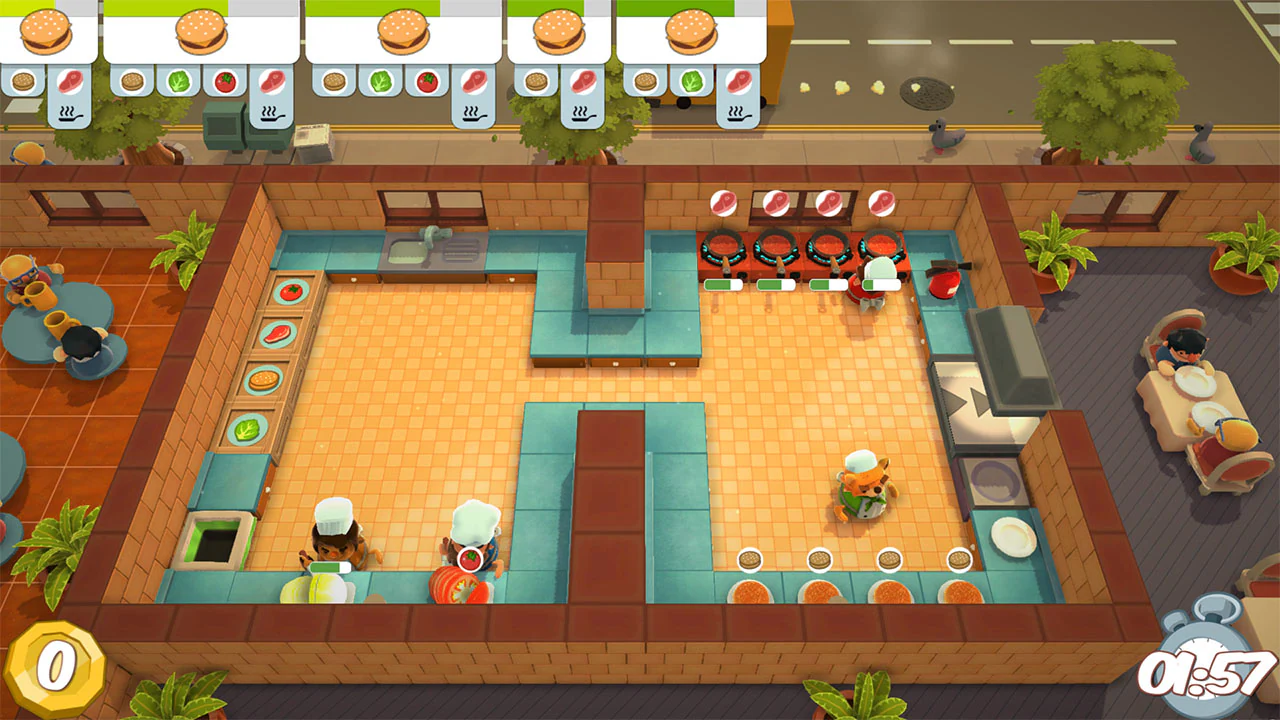Toggle the burner under the rightmost frying pan
Viewport: 1280px width, 720px height.
pyautogui.click(x=881, y=252)
